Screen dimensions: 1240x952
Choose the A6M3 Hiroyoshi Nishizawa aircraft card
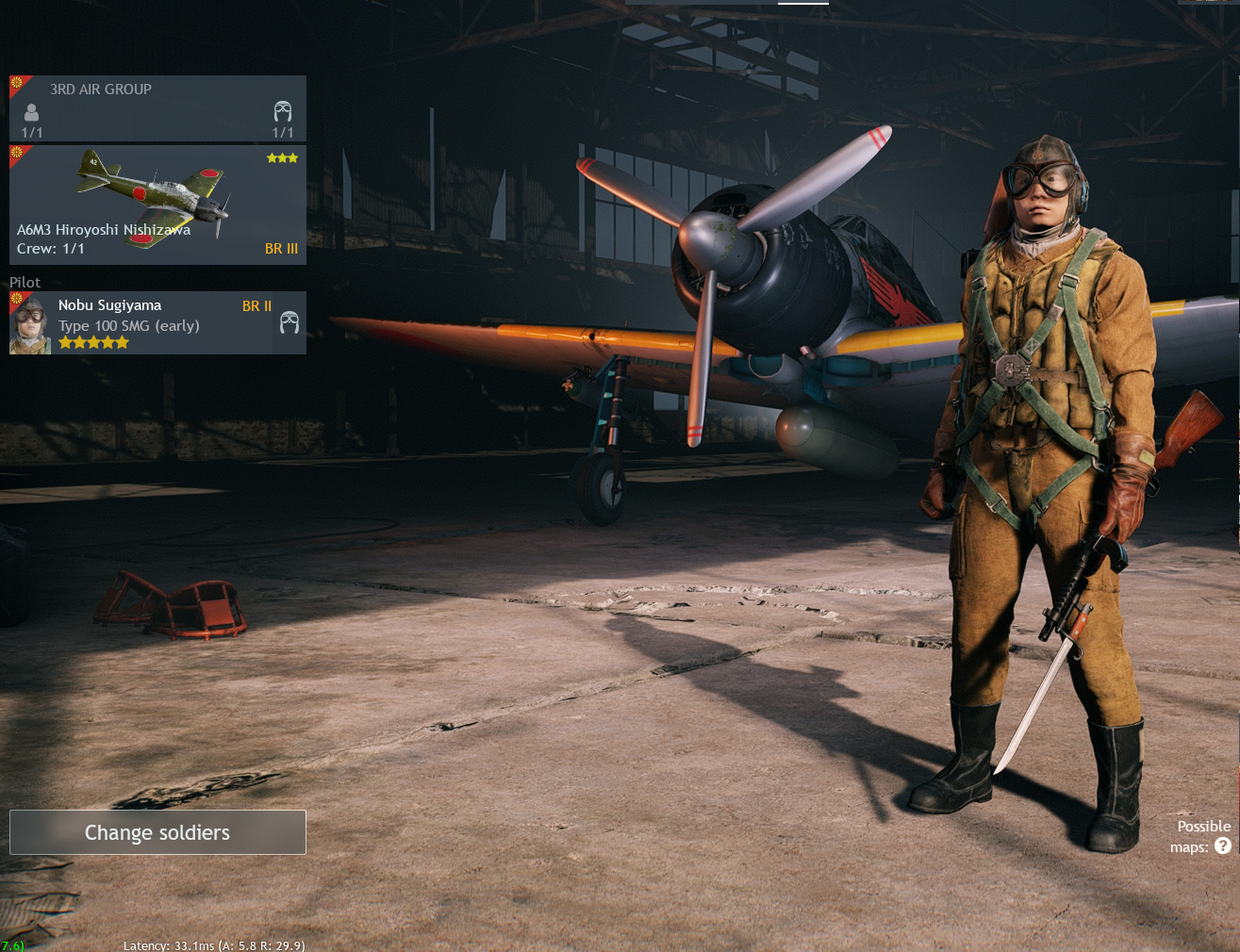click(157, 205)
